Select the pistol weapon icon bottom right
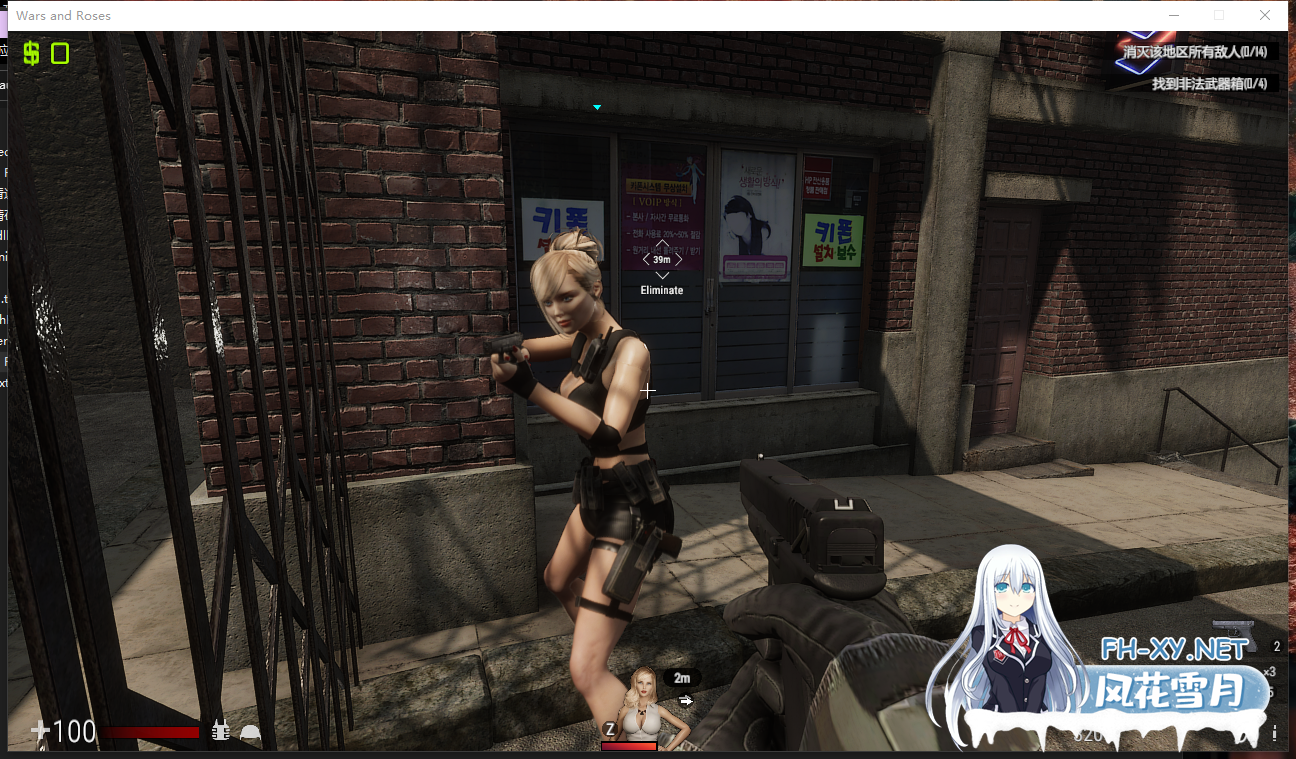Screen dimensions: 1296x759 point(1234,634)
